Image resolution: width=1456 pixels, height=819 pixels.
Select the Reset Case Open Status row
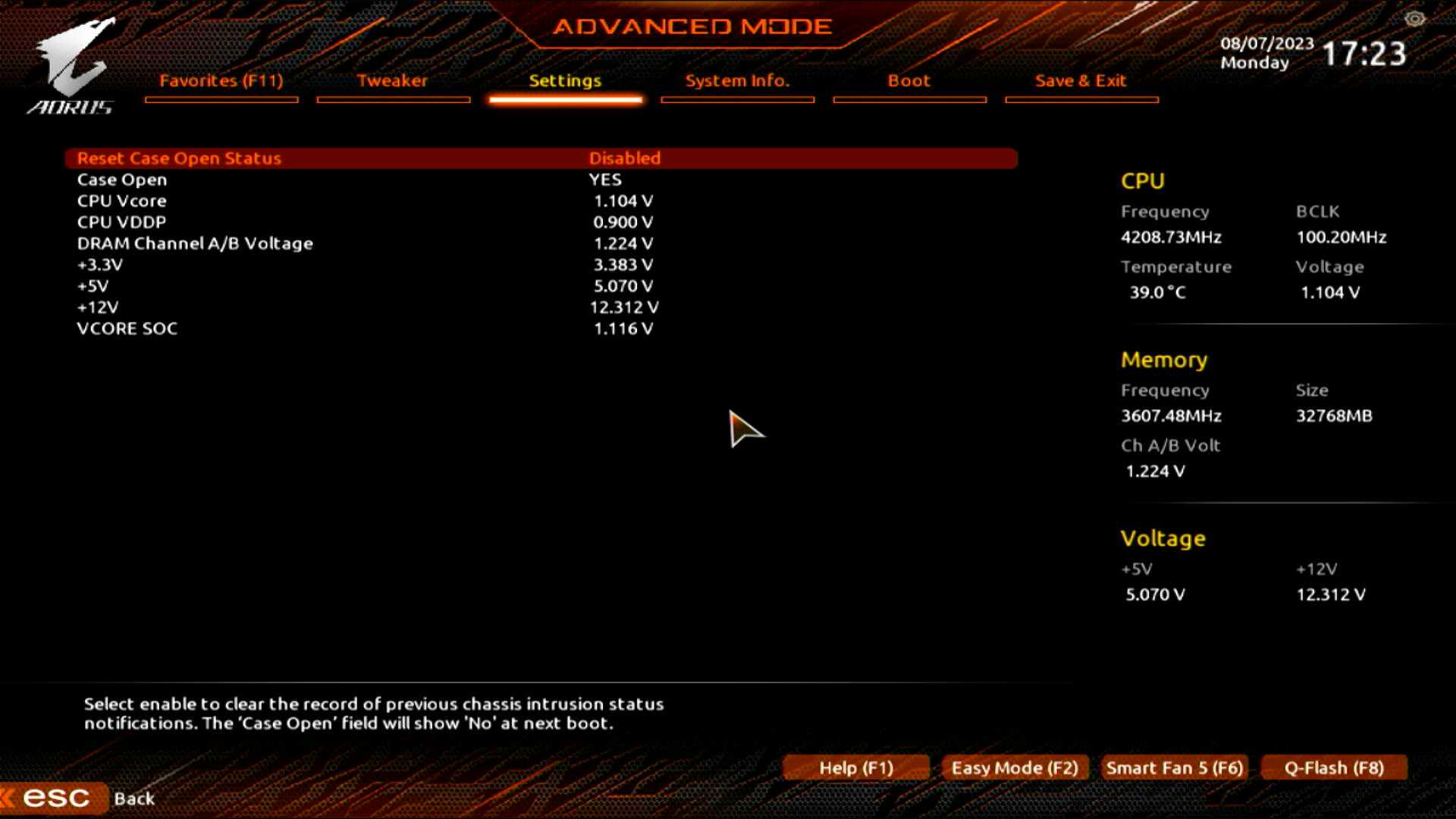pos(179,158)
